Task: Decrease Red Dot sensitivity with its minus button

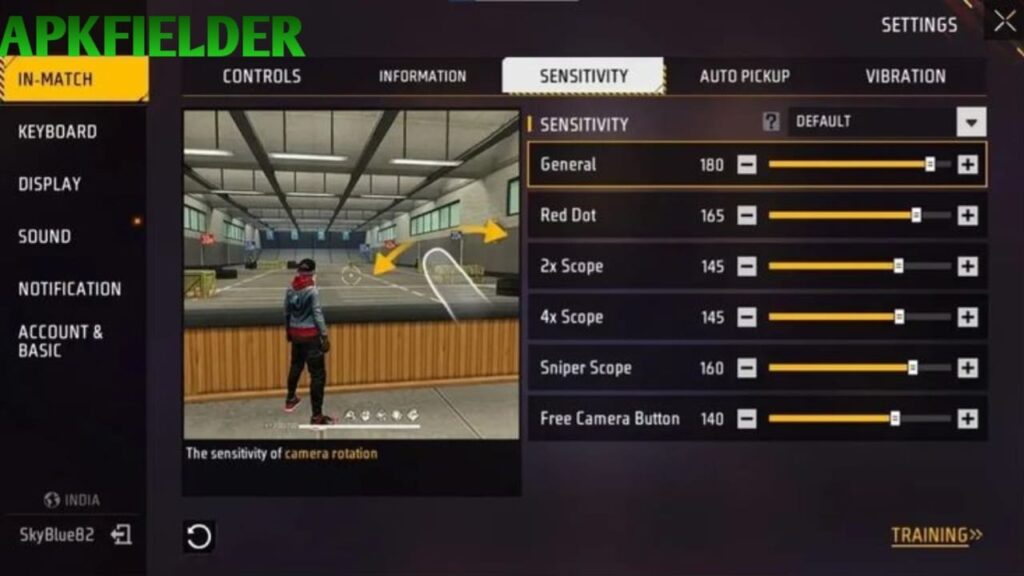Action: coord(747,215)
